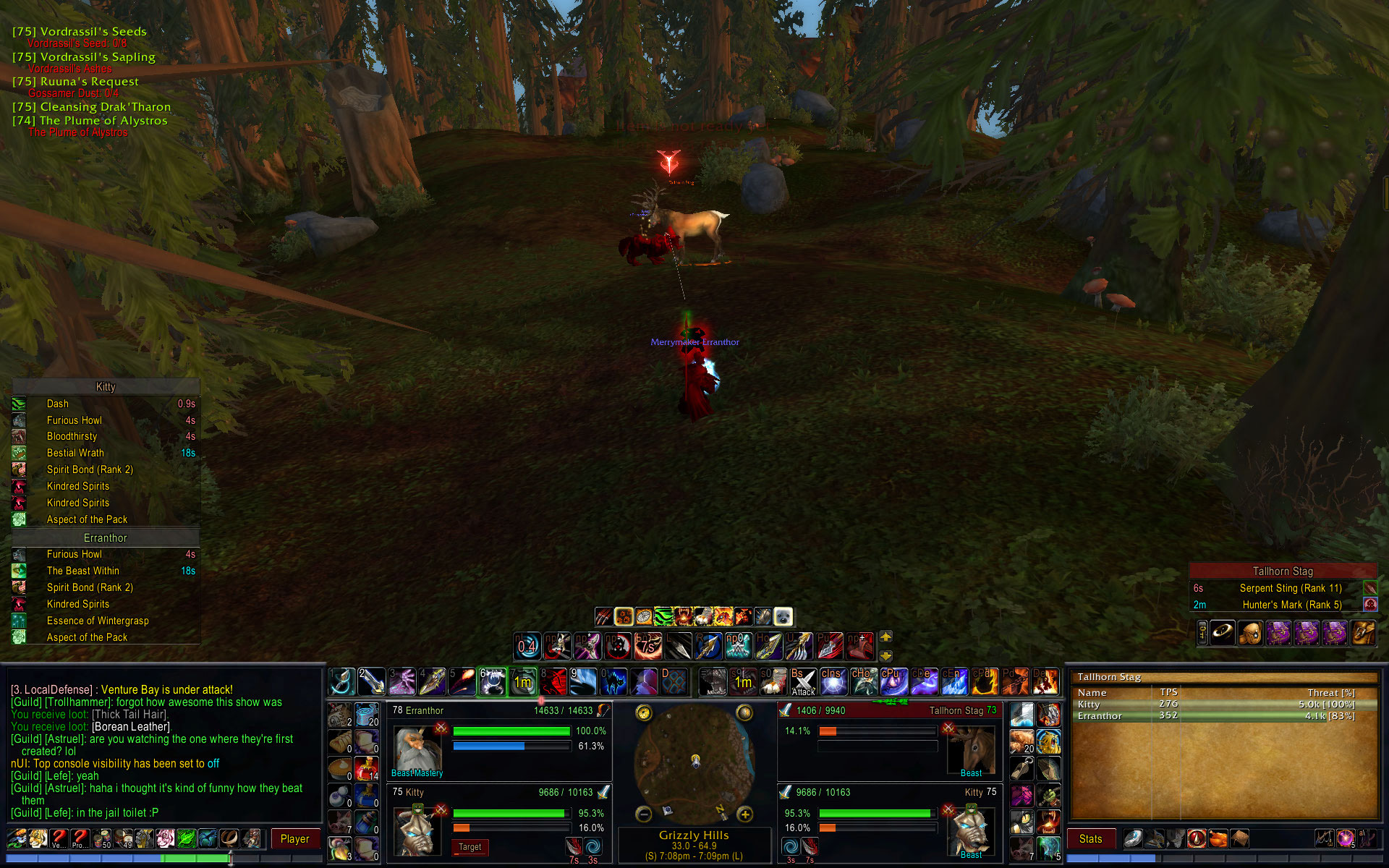The width and height of the screenshot is (1389, 868).
Task: Select the Attack crossed-swords ability
Action: pyautogui.click(x=803, y=682)
